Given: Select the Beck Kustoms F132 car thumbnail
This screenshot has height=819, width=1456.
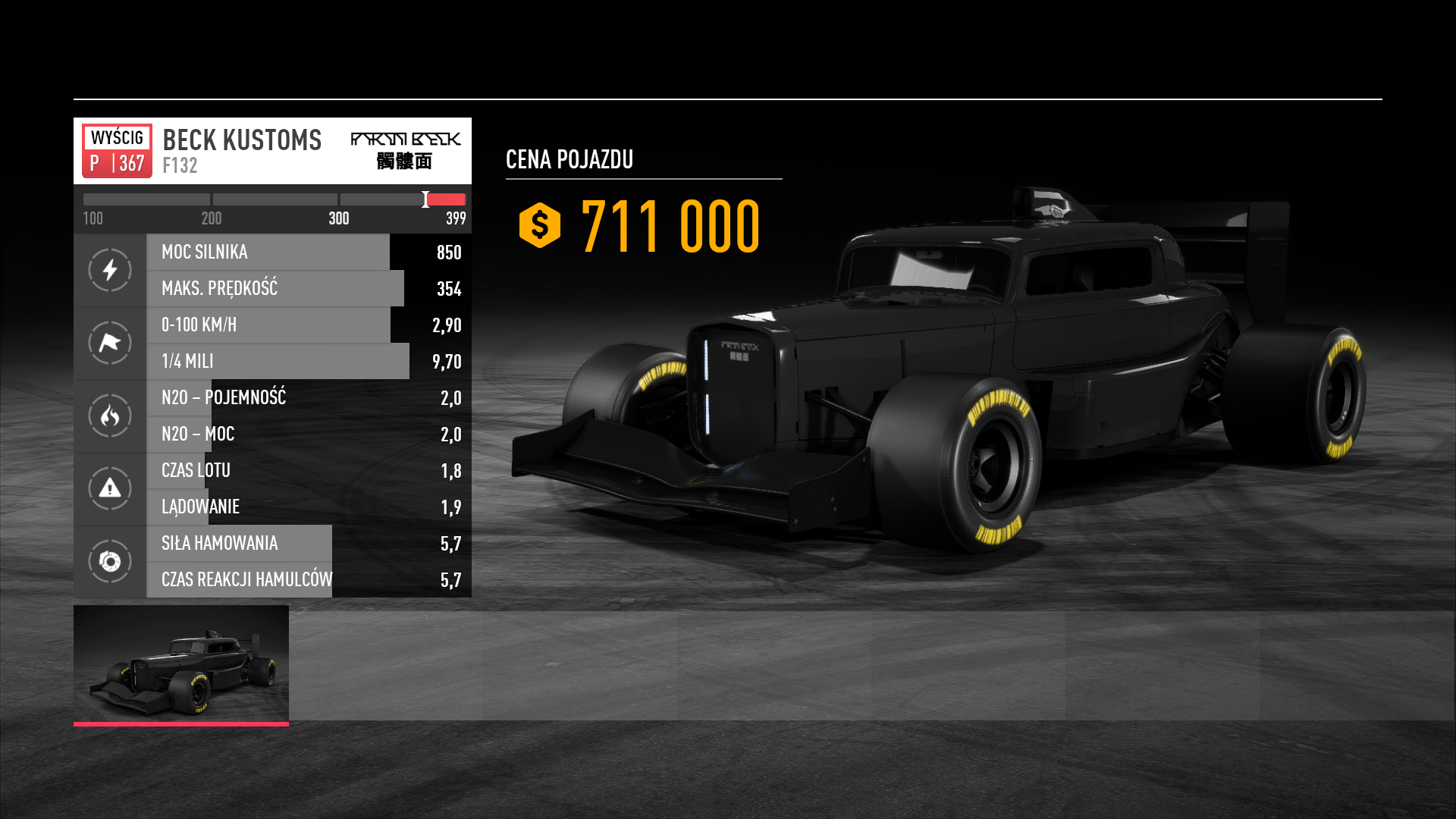Looking at the screenshot, I should click(181, 664).
